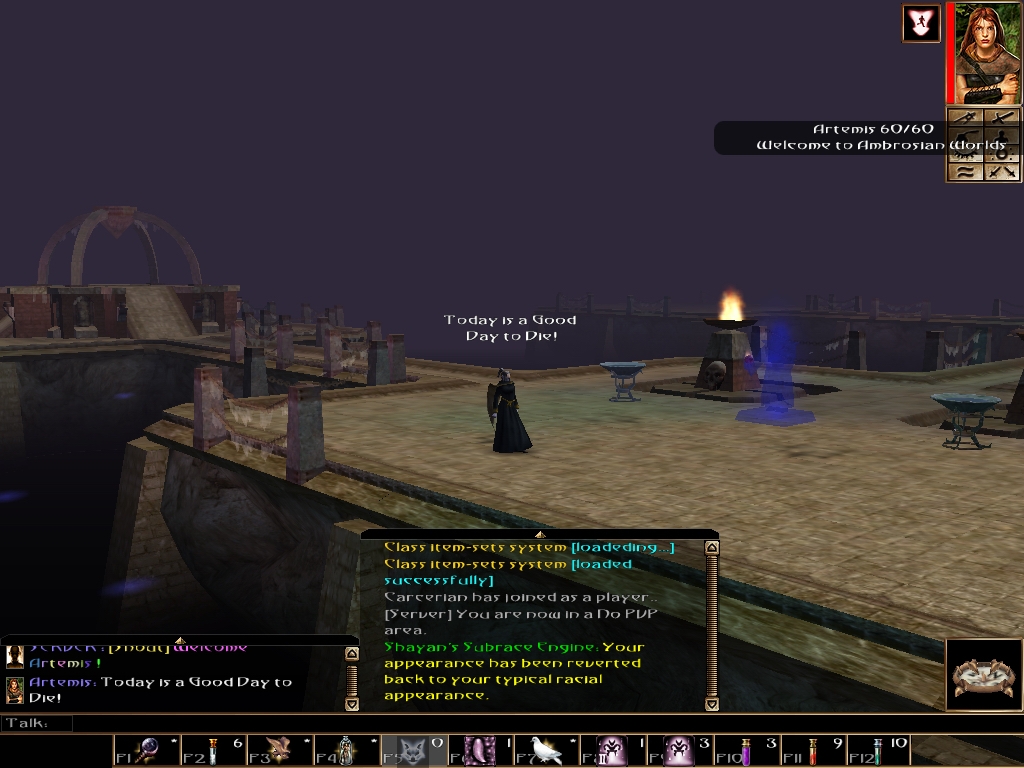Click Artemis's character portrait
The width and height of the screenshot is (1024, 768).
coord(988,53)
